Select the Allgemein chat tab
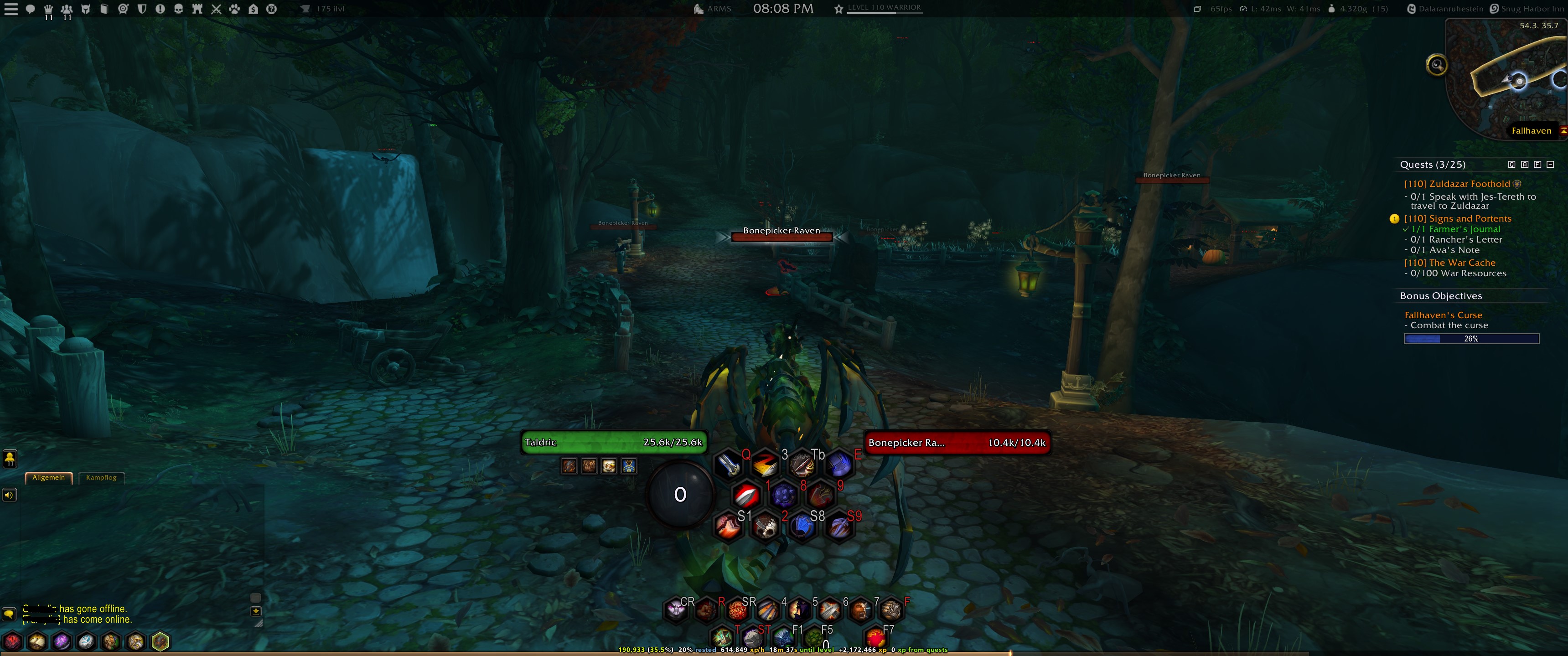This screenshot has width=1568, height=656. pyautogui.click(x=49, y=478)
